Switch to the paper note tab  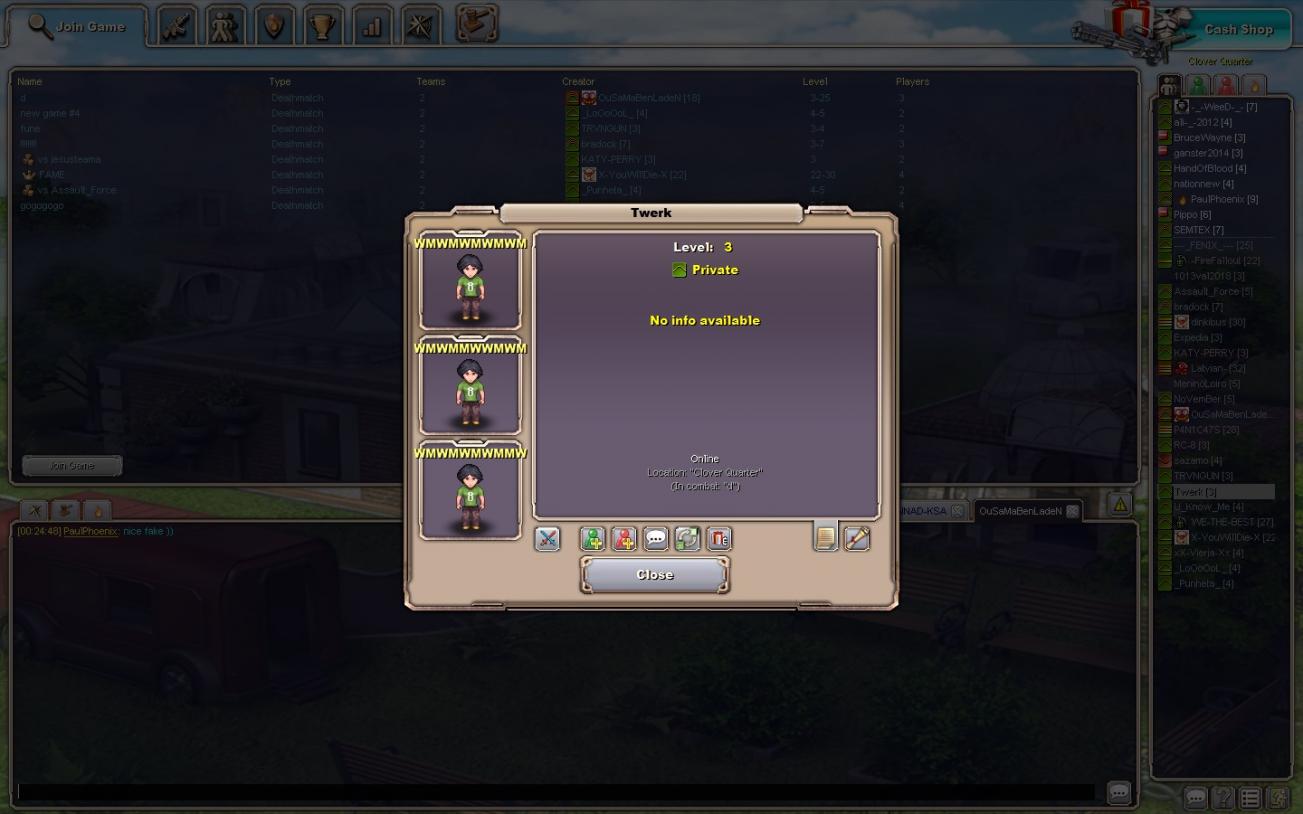[x=825, y=537]
